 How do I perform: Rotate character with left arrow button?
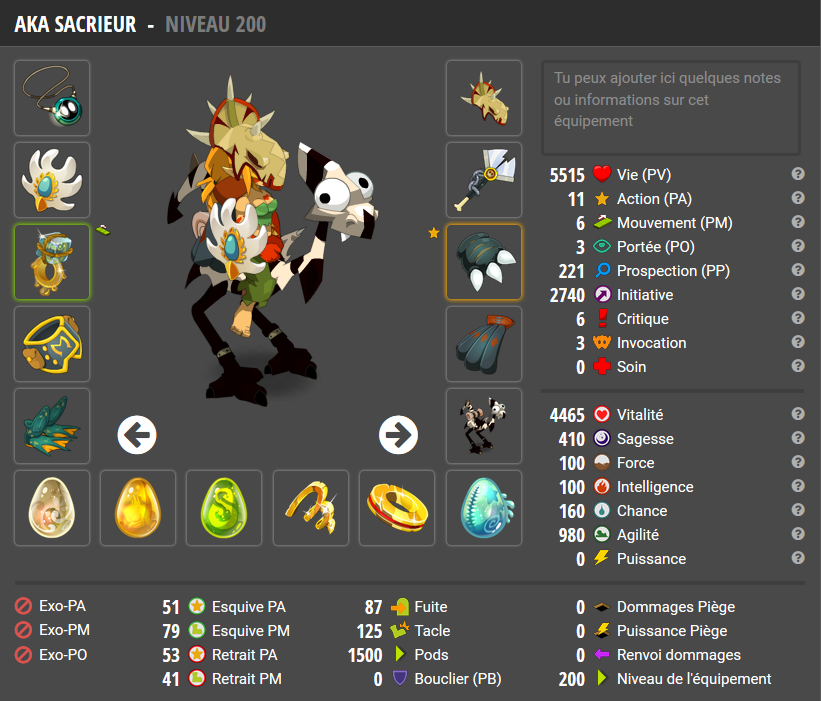point(137,434)
